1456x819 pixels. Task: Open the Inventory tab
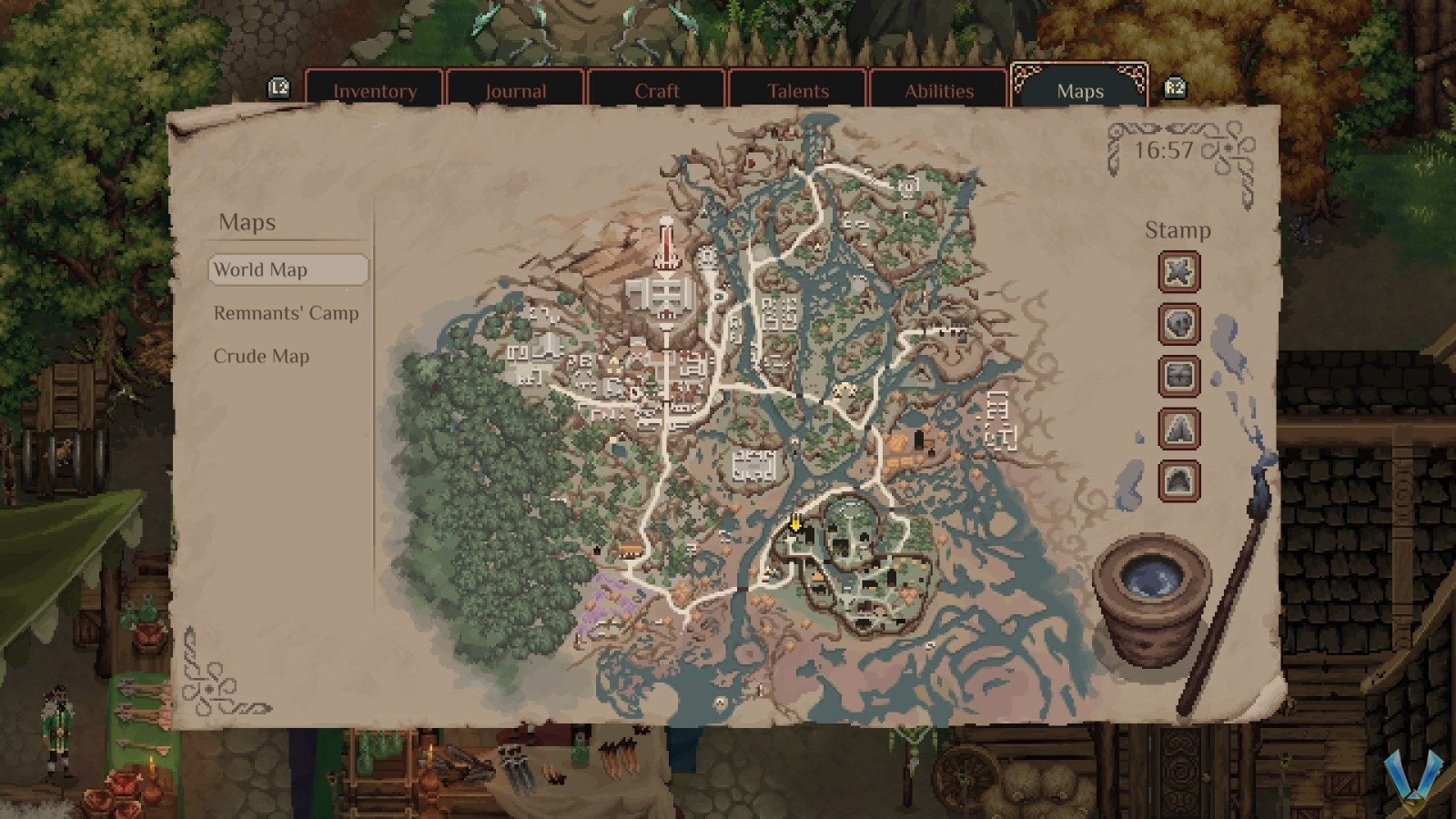376,91
